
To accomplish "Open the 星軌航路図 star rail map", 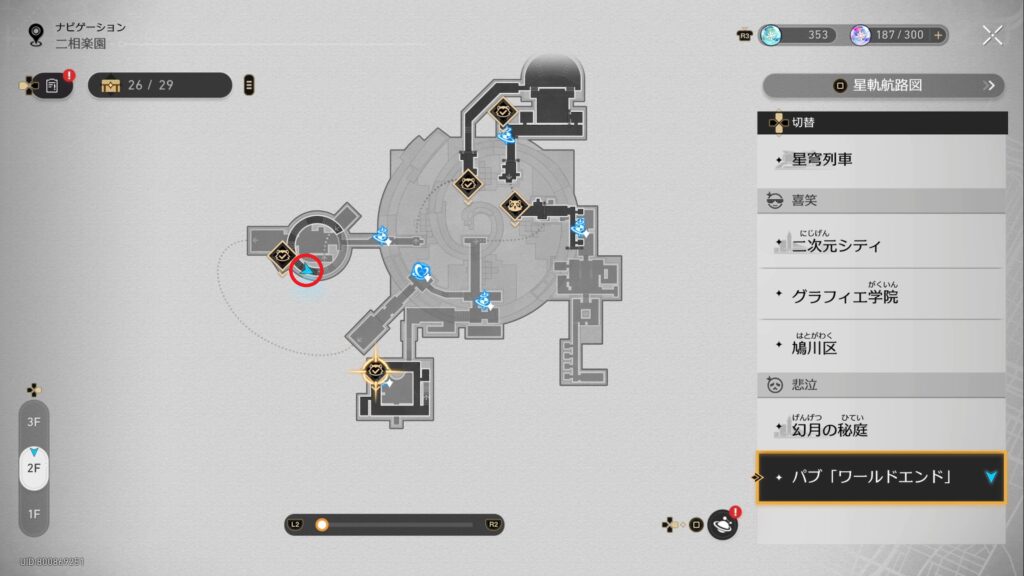I will click(x=883, y=85).
